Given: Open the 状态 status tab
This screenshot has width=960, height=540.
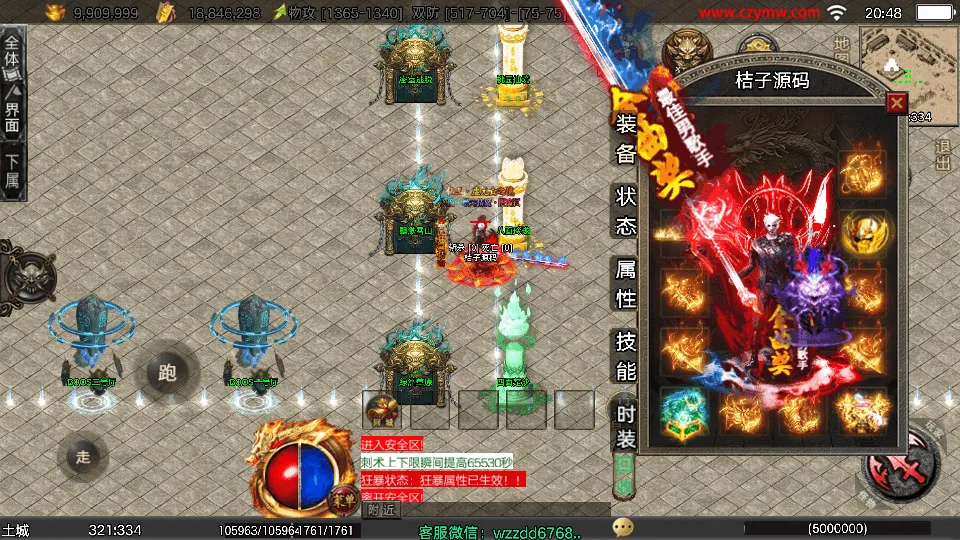Looking at the screenshot, I should [x=625, y=210].
